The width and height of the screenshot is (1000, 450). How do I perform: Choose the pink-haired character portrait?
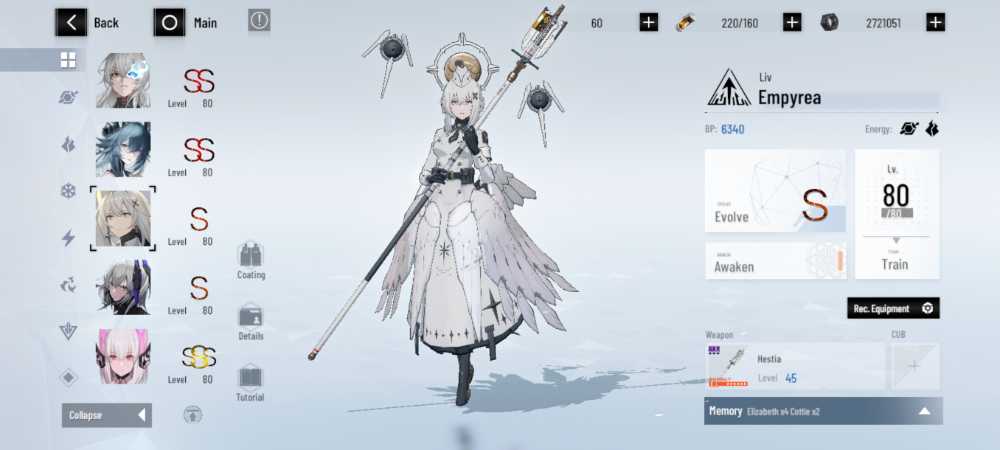point(123,357)
